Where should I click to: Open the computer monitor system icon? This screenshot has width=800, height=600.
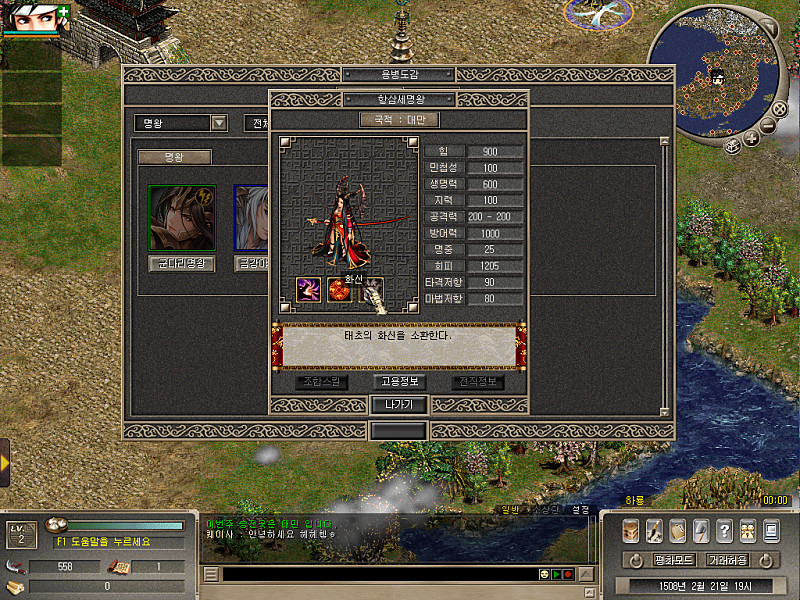click(x=771, y=531)
